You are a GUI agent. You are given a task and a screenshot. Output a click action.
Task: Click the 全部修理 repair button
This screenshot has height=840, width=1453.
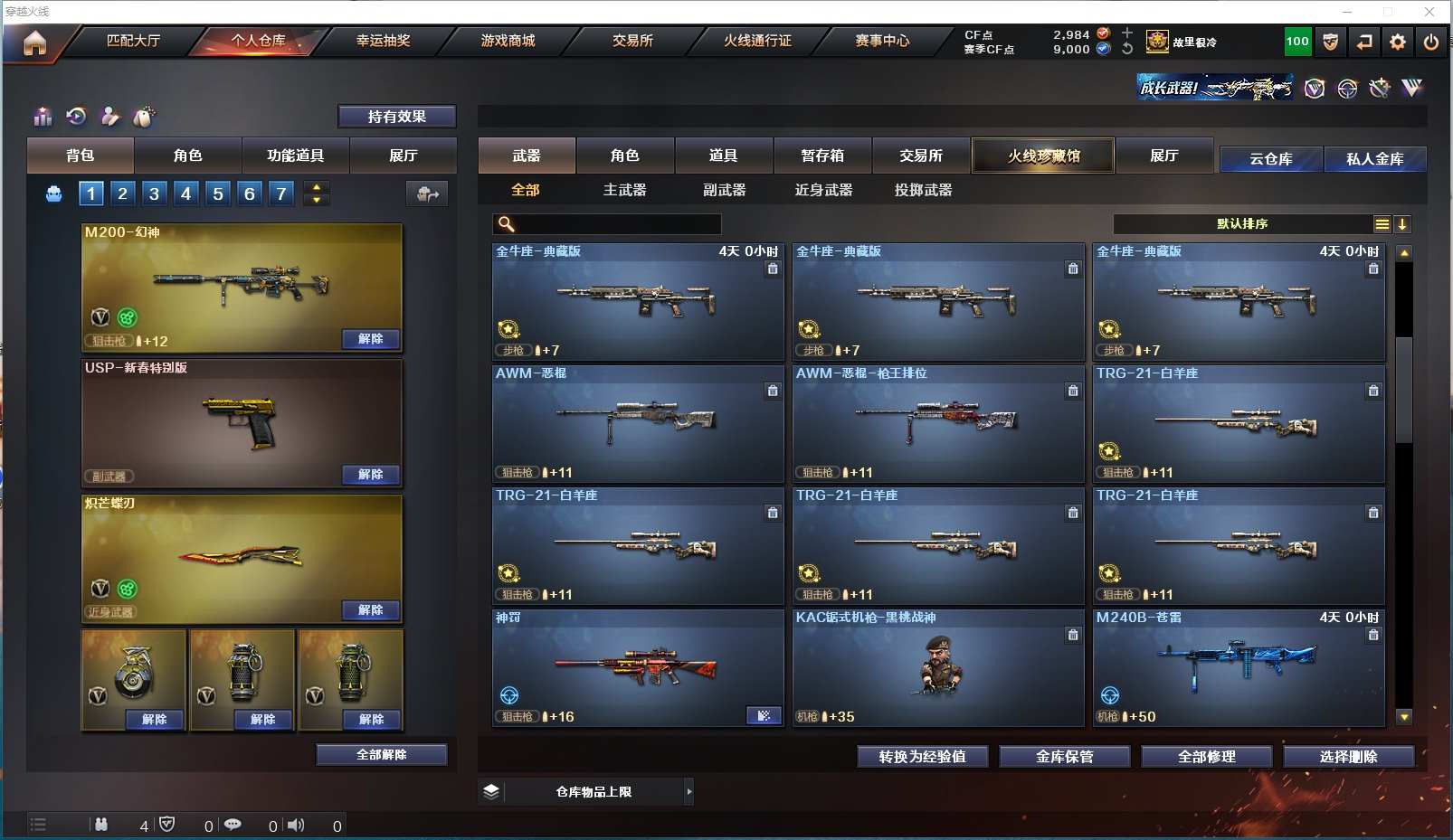(1206, 757)
